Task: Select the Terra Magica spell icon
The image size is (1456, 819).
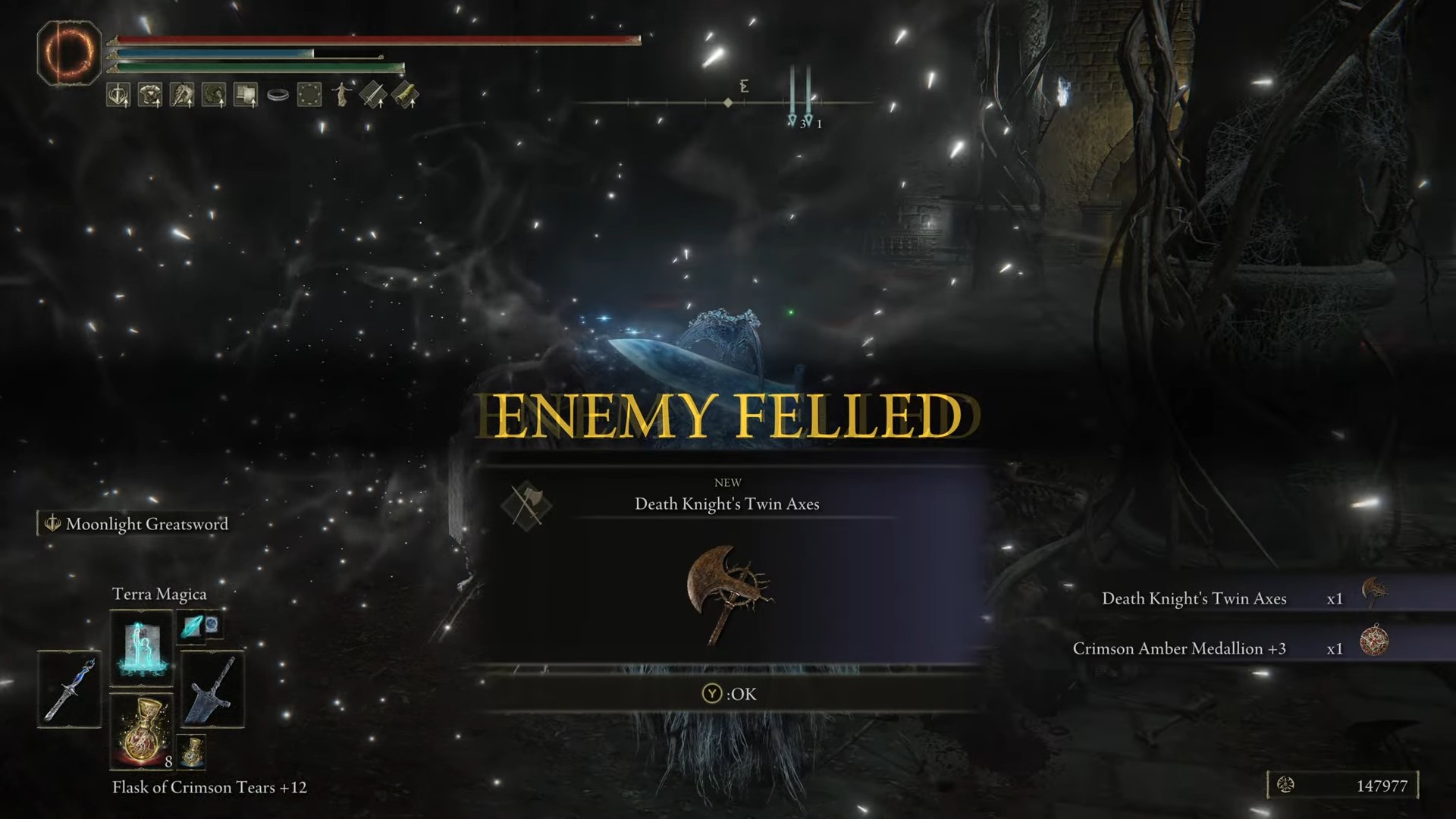Action: 141,648
